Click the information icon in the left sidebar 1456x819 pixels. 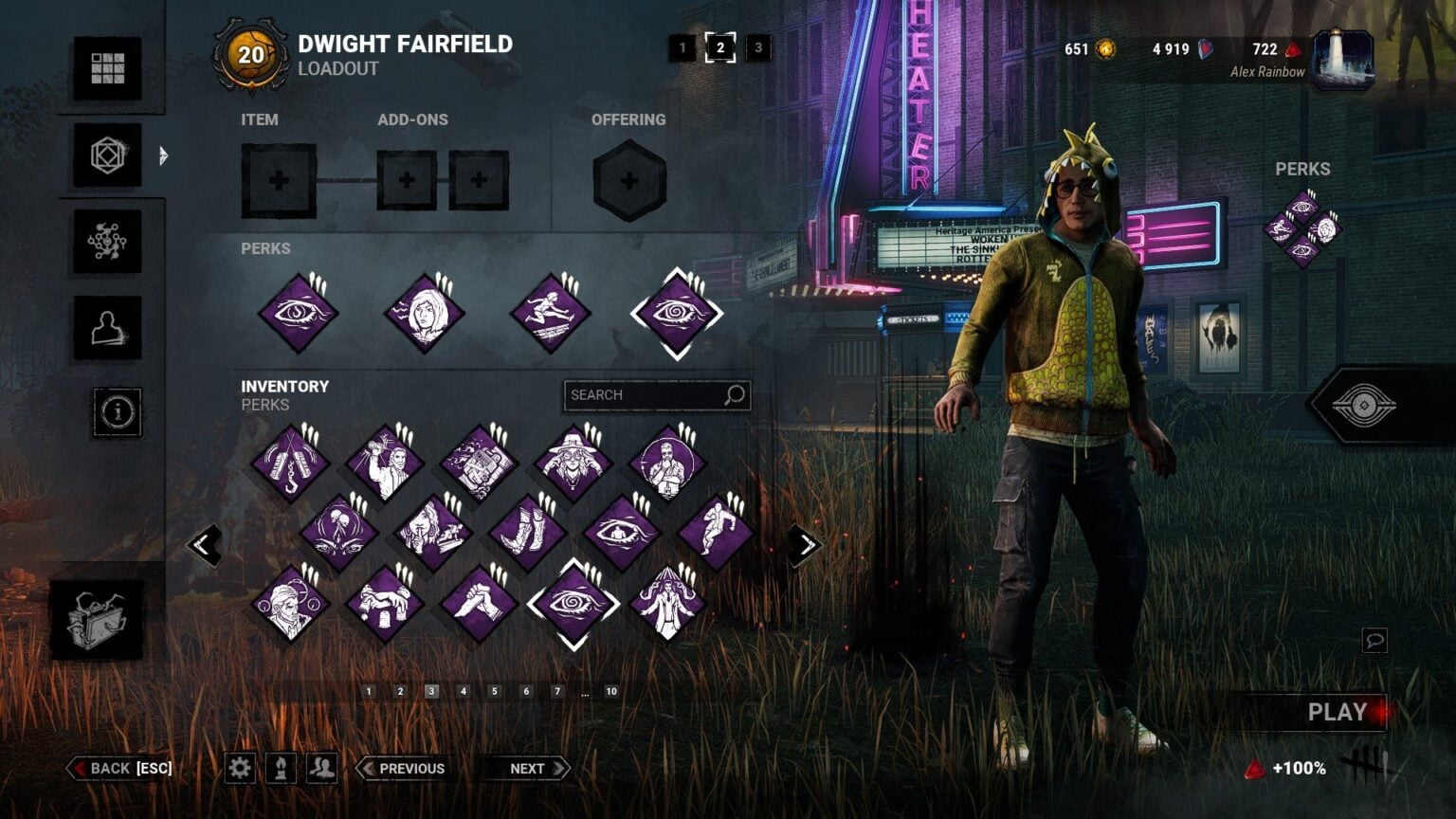click(x=116, y=411)
